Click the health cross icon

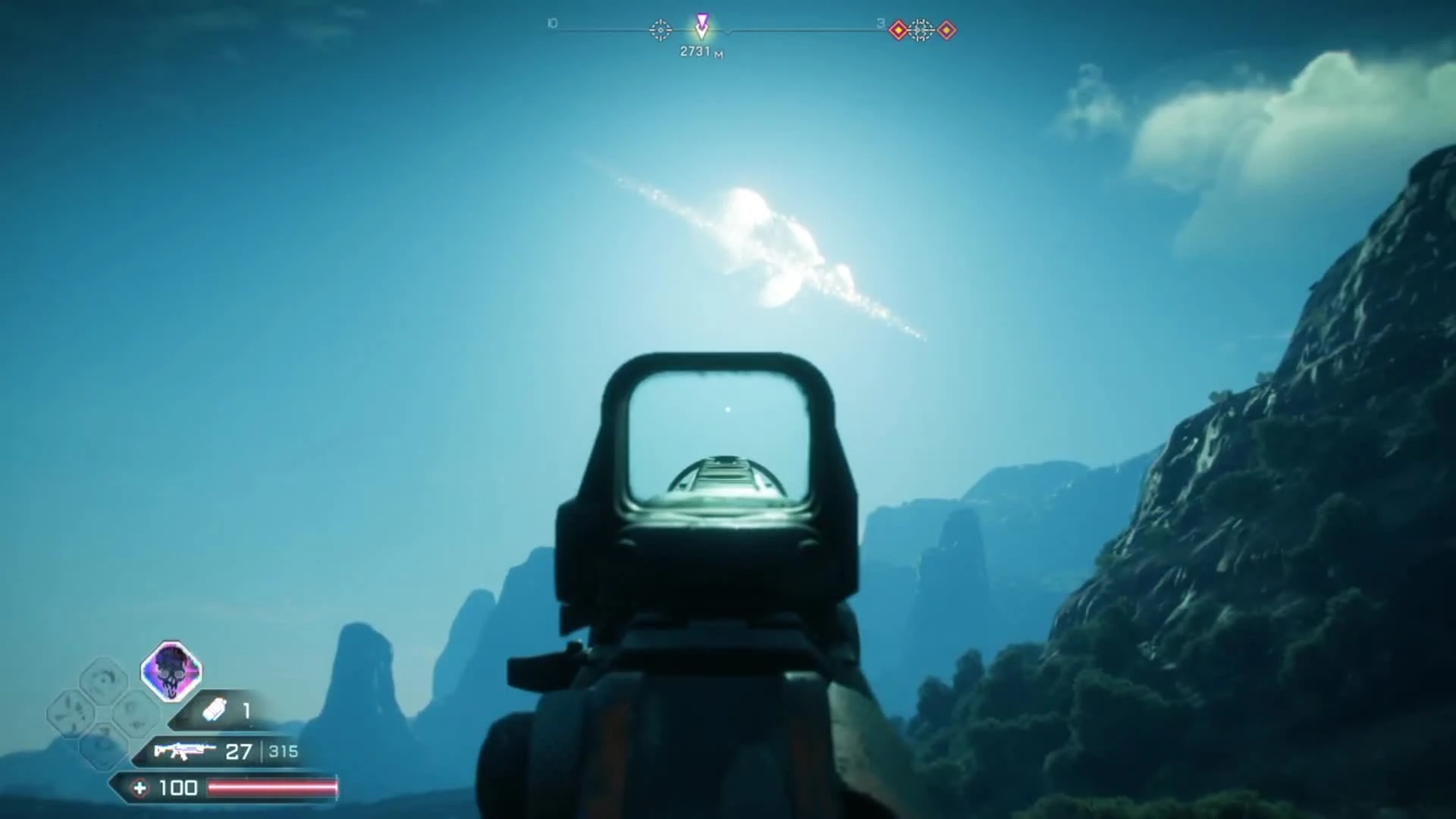(140, 787)
